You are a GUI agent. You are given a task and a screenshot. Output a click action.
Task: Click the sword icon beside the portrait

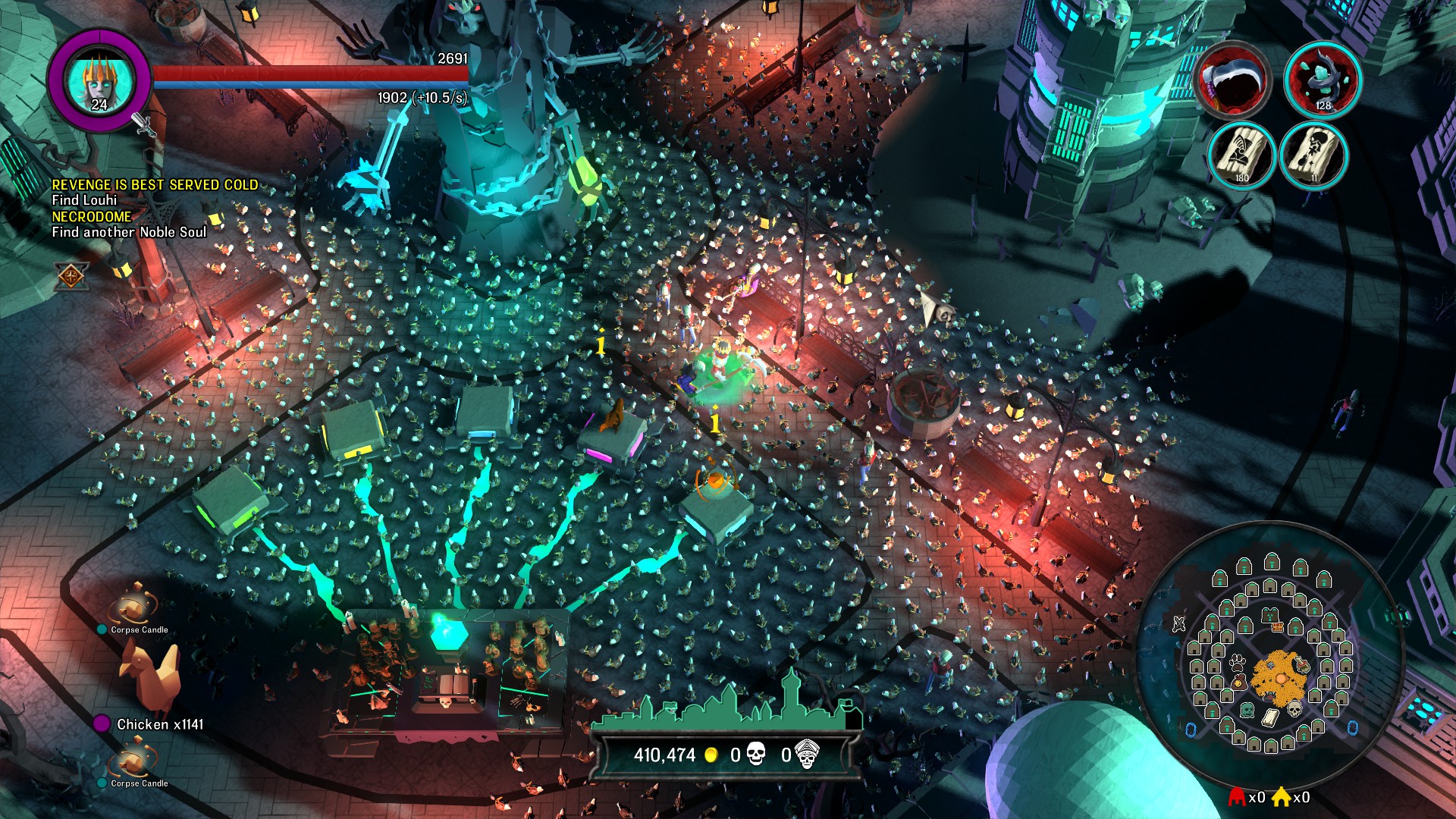click(x=143, y=124)
